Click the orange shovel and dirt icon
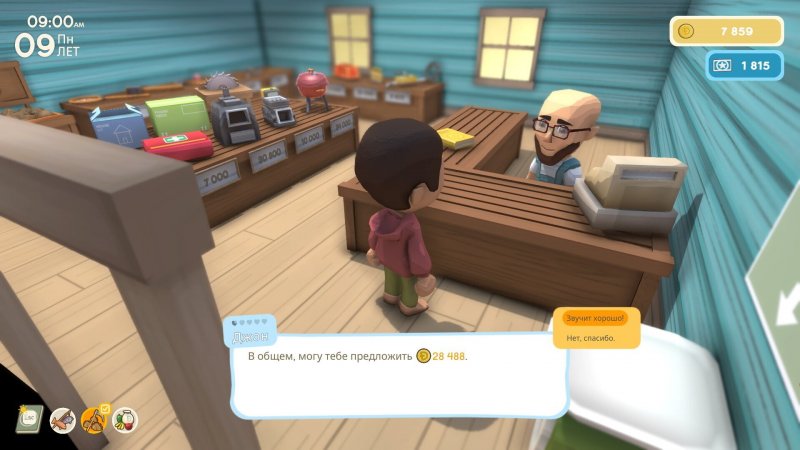The height and width of the screenshot is (450, 800). pyautogui.click(x=94, y=419)
